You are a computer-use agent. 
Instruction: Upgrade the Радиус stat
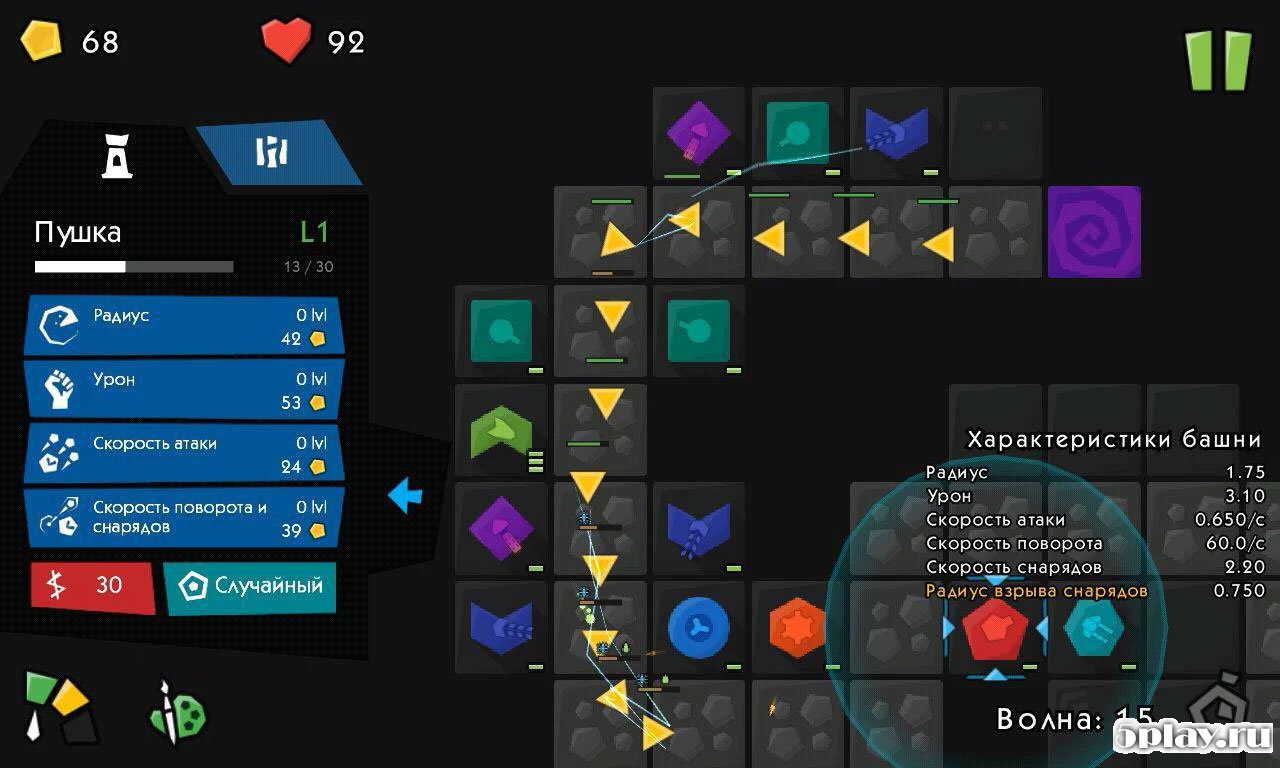click(x=184, y=326)
